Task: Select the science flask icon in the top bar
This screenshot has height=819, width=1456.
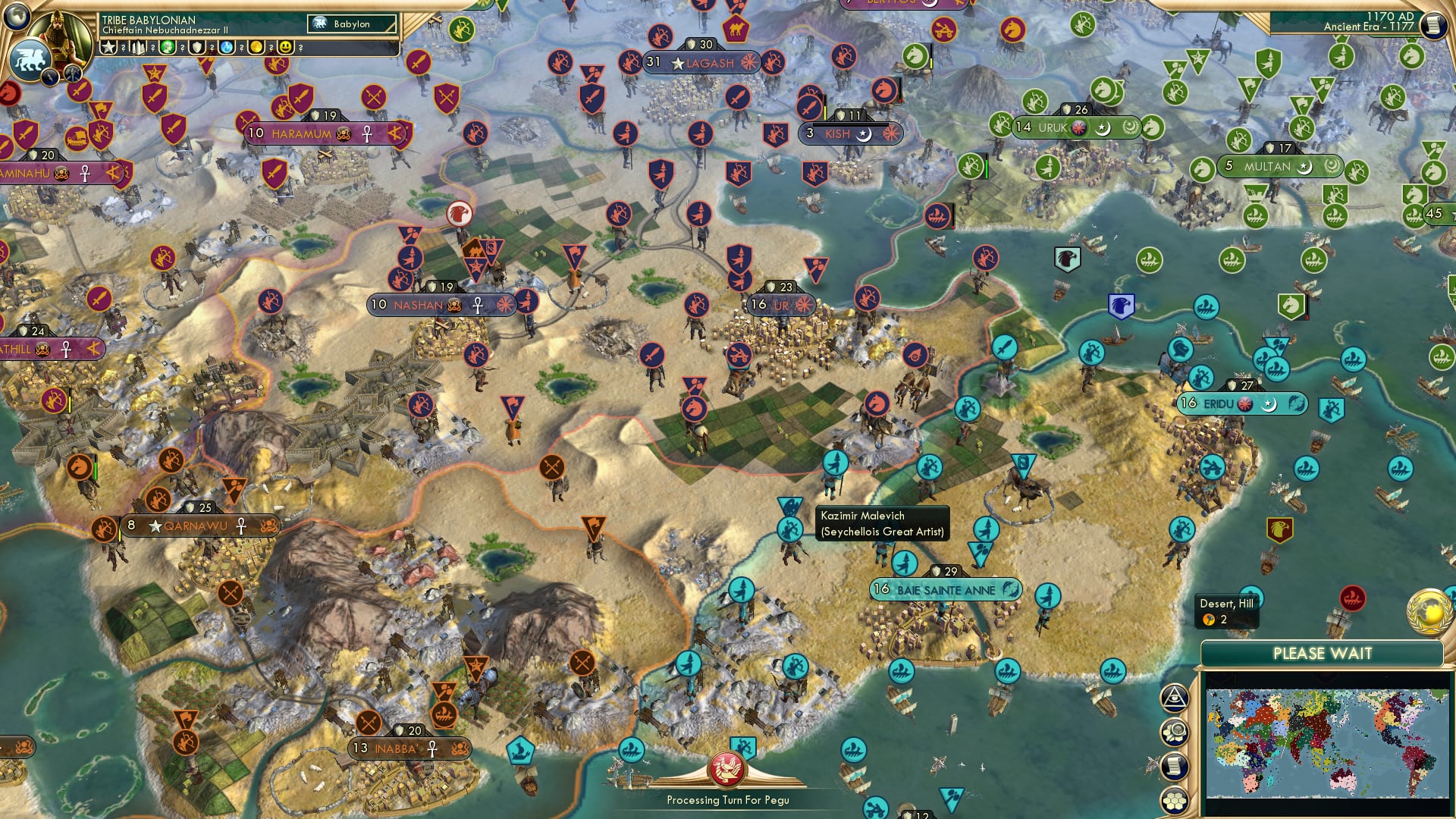Action: point(226,47)
